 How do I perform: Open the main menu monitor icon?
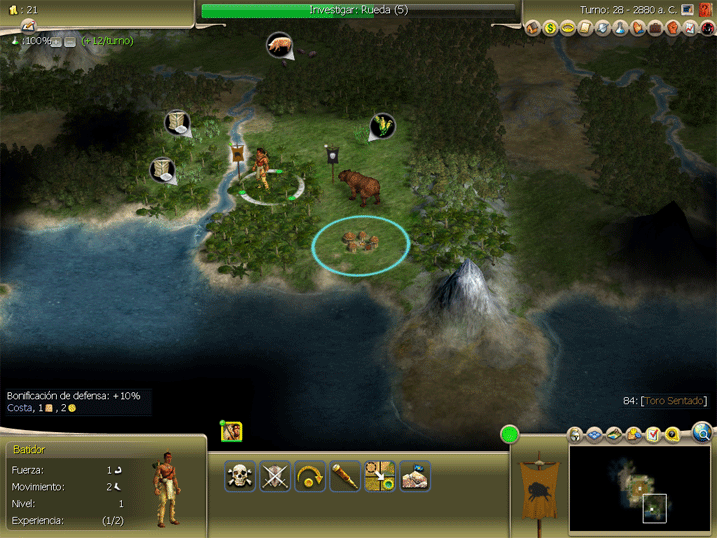tap(688, 10)
